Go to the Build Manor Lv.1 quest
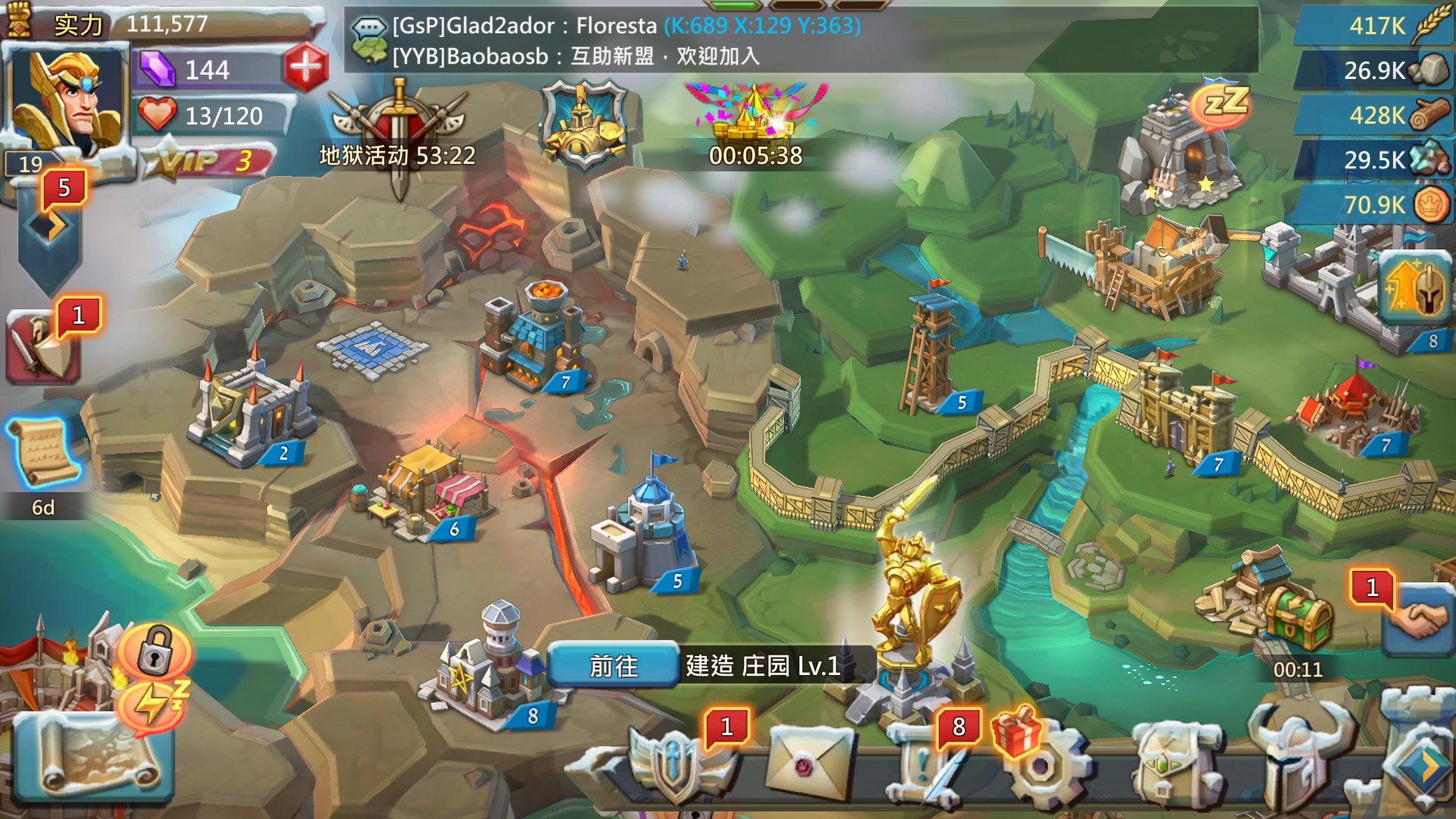The height and width of the screenshot is (819, 1456). tap(613, 666)
